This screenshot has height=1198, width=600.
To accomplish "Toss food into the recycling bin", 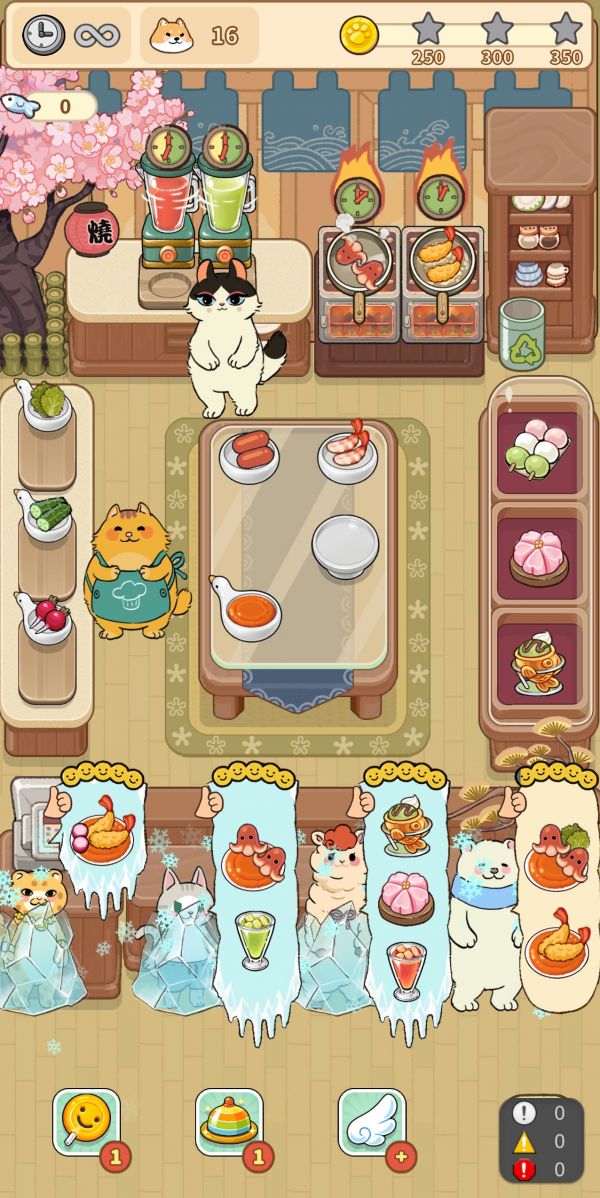I will [522, 335].
